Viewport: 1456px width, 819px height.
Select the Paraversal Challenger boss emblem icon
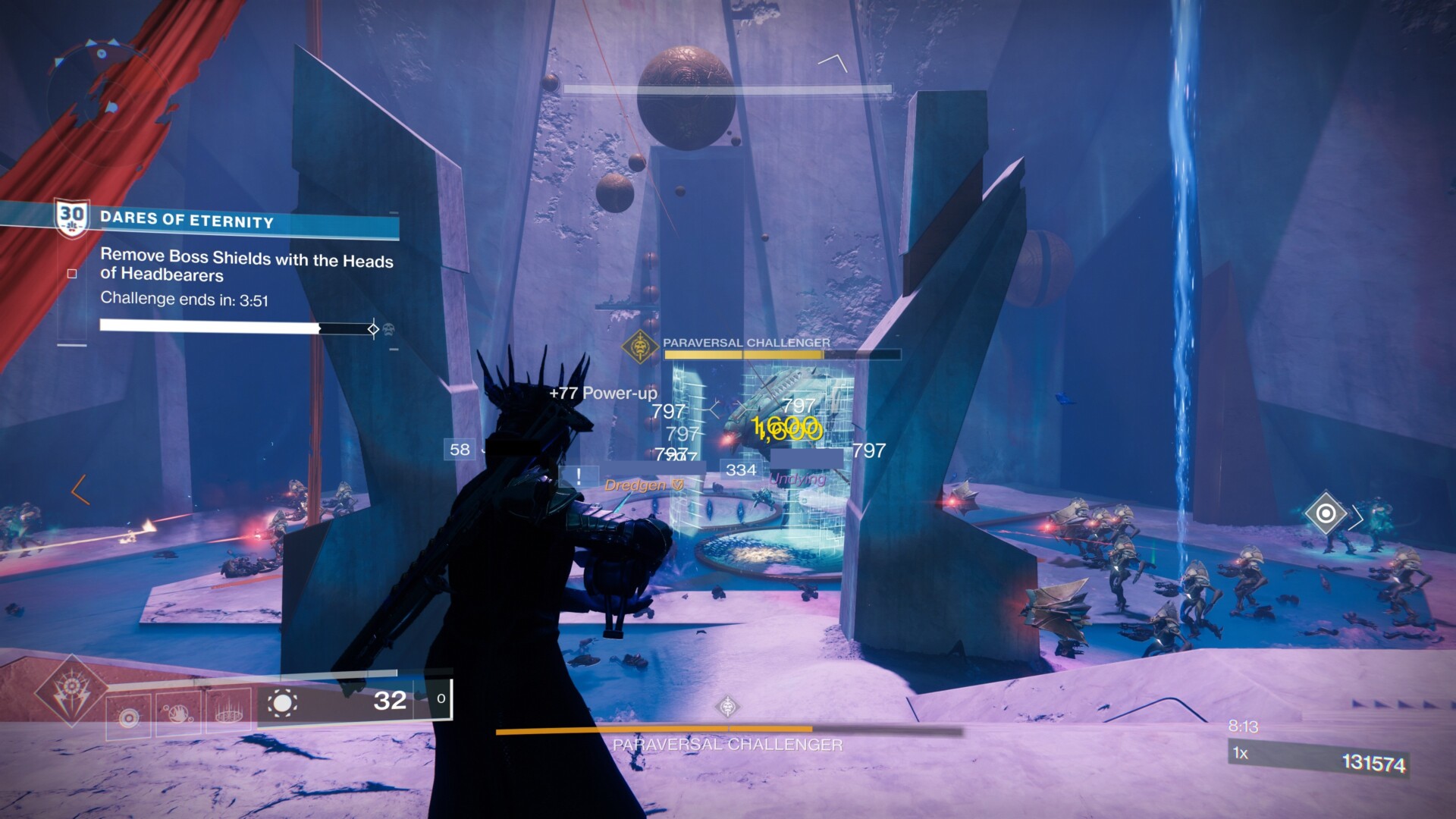click(x=641, y=348)
